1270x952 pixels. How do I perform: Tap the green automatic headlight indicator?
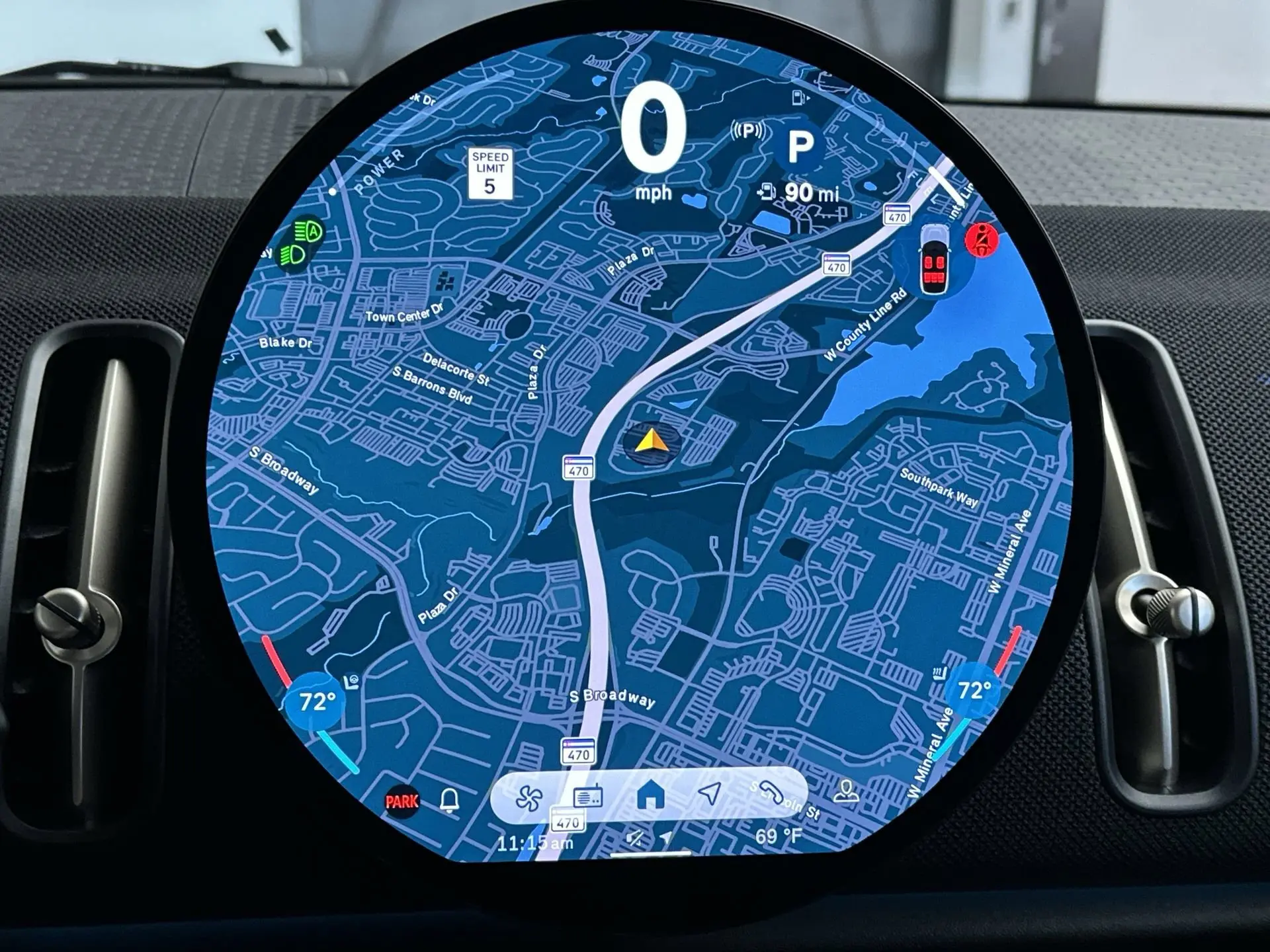tap(308, 232)
